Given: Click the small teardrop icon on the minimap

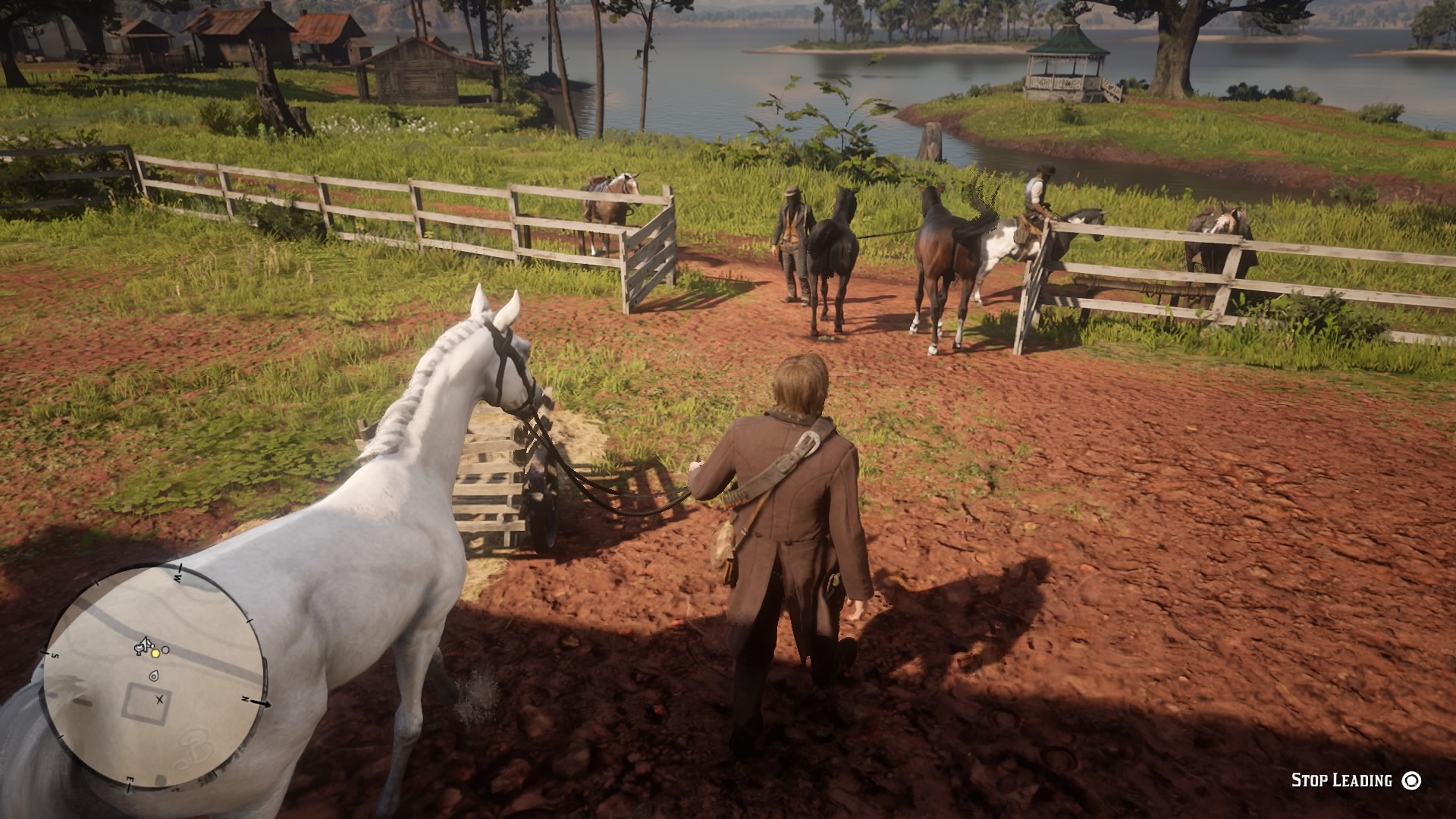Looking at the screenshot, I should pos(154,677).
